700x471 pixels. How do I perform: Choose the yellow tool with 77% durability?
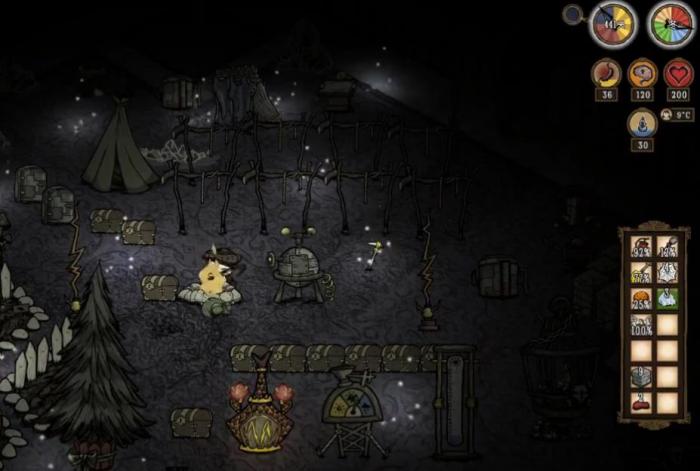[x=640, y=273]
